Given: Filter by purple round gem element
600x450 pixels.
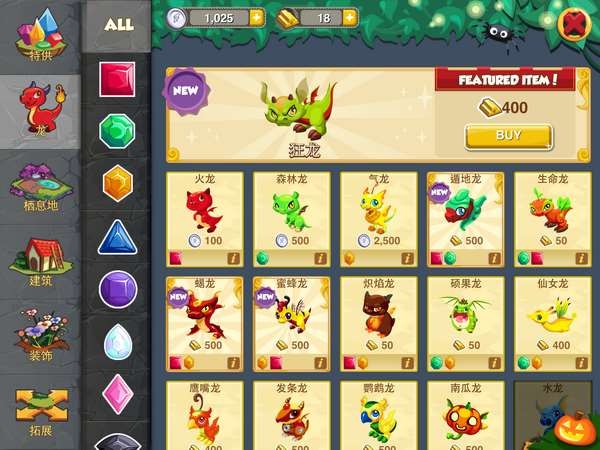Looking at the screenshot, I should (118, 290).
